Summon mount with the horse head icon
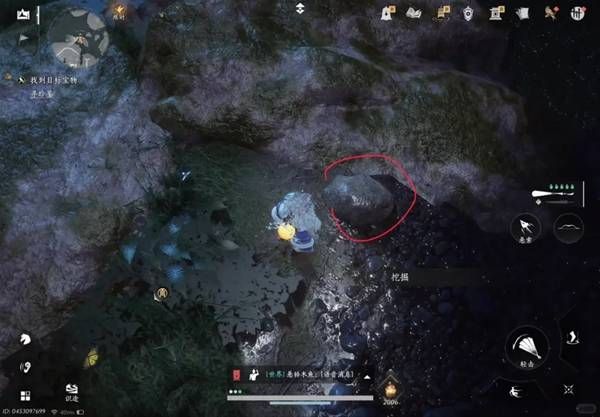Image resolution: width=600 pixels, height=417 pixels. (23, 341)
